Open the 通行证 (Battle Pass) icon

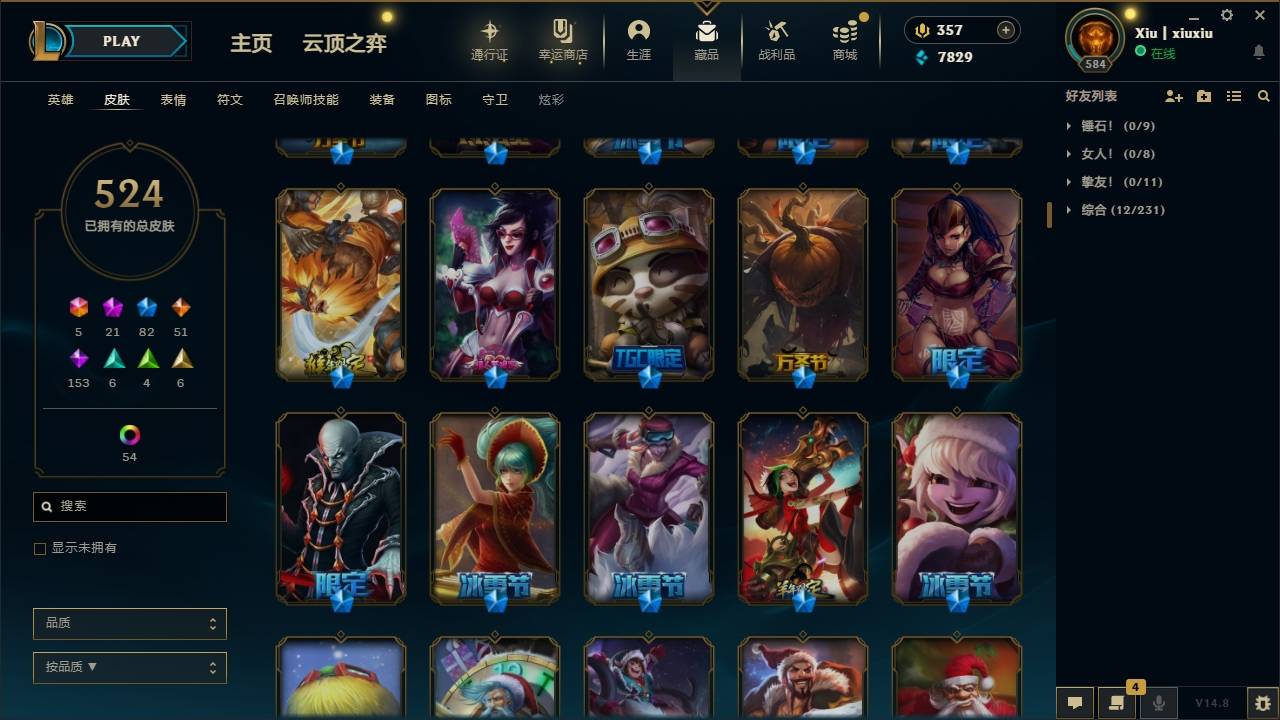[x=491, y=40]
